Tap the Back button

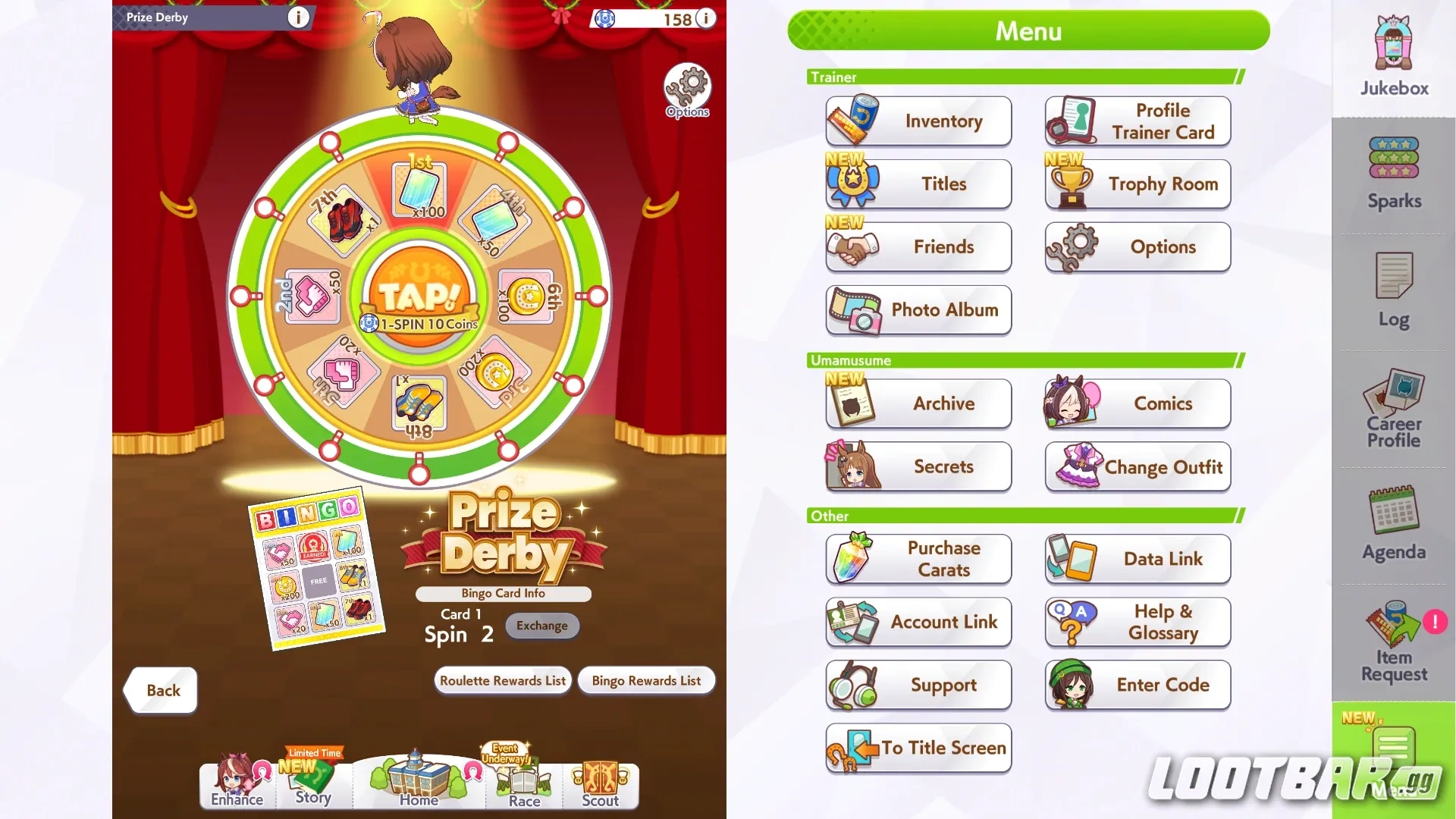(160, 690)
